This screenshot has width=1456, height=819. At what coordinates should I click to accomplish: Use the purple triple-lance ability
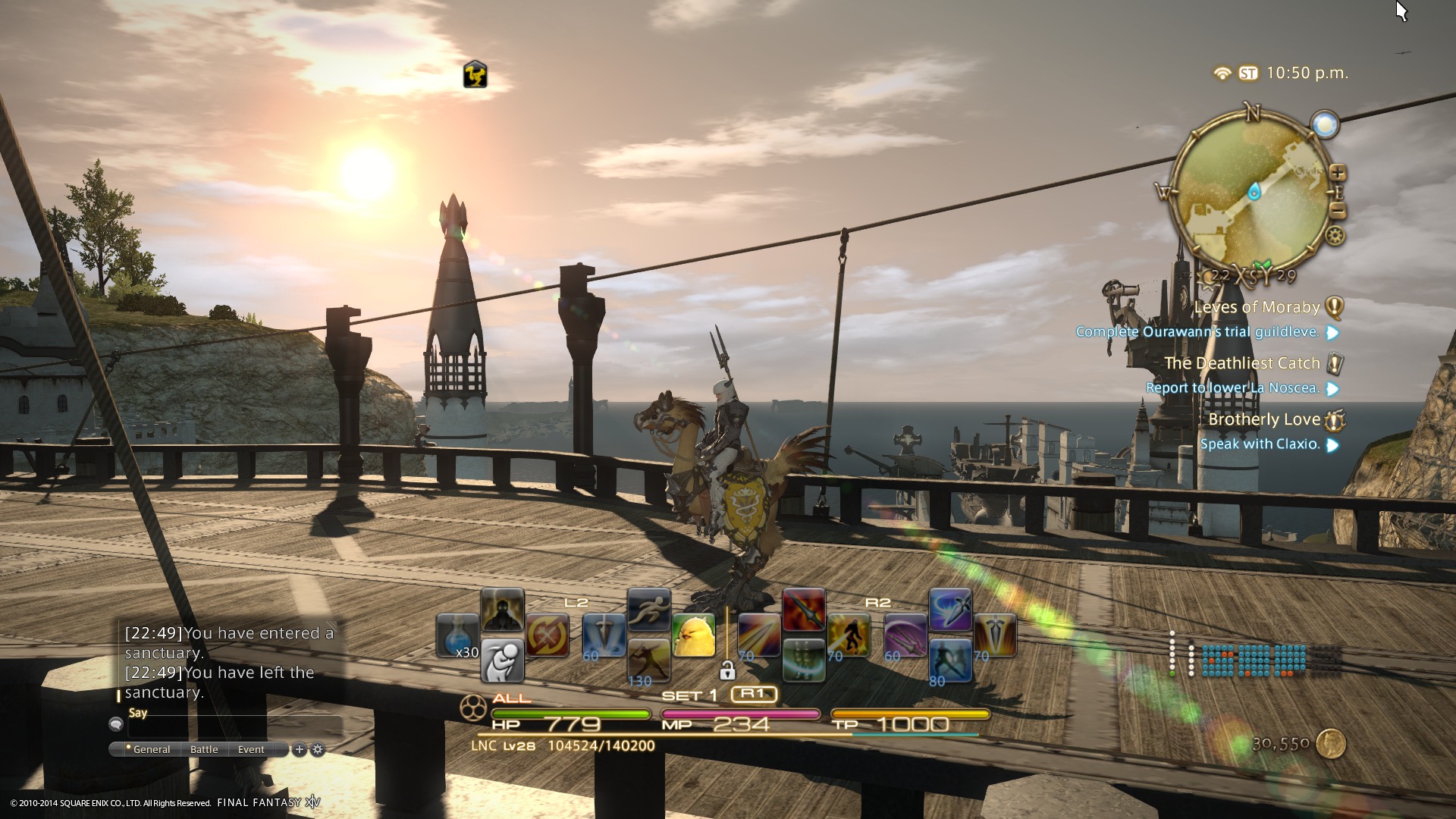[905, 635]
